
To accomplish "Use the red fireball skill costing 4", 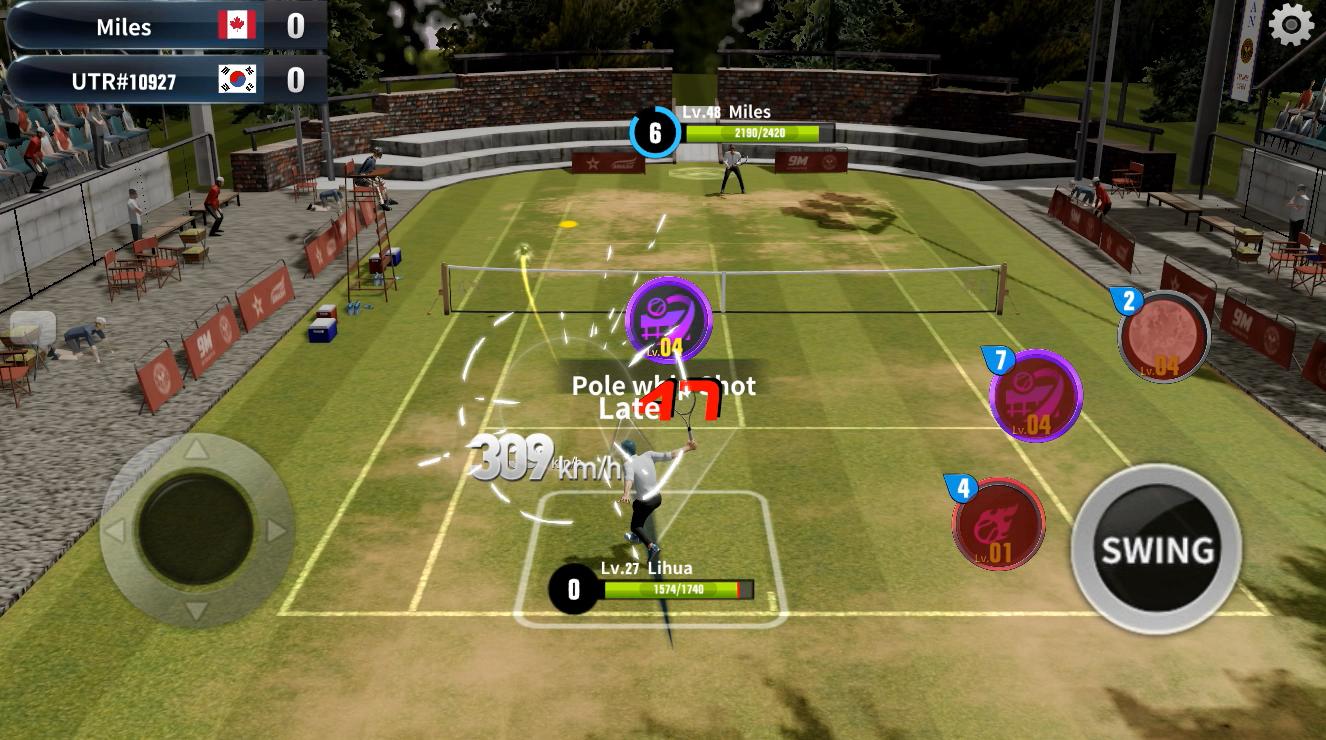I will click(x=999, y=525).
